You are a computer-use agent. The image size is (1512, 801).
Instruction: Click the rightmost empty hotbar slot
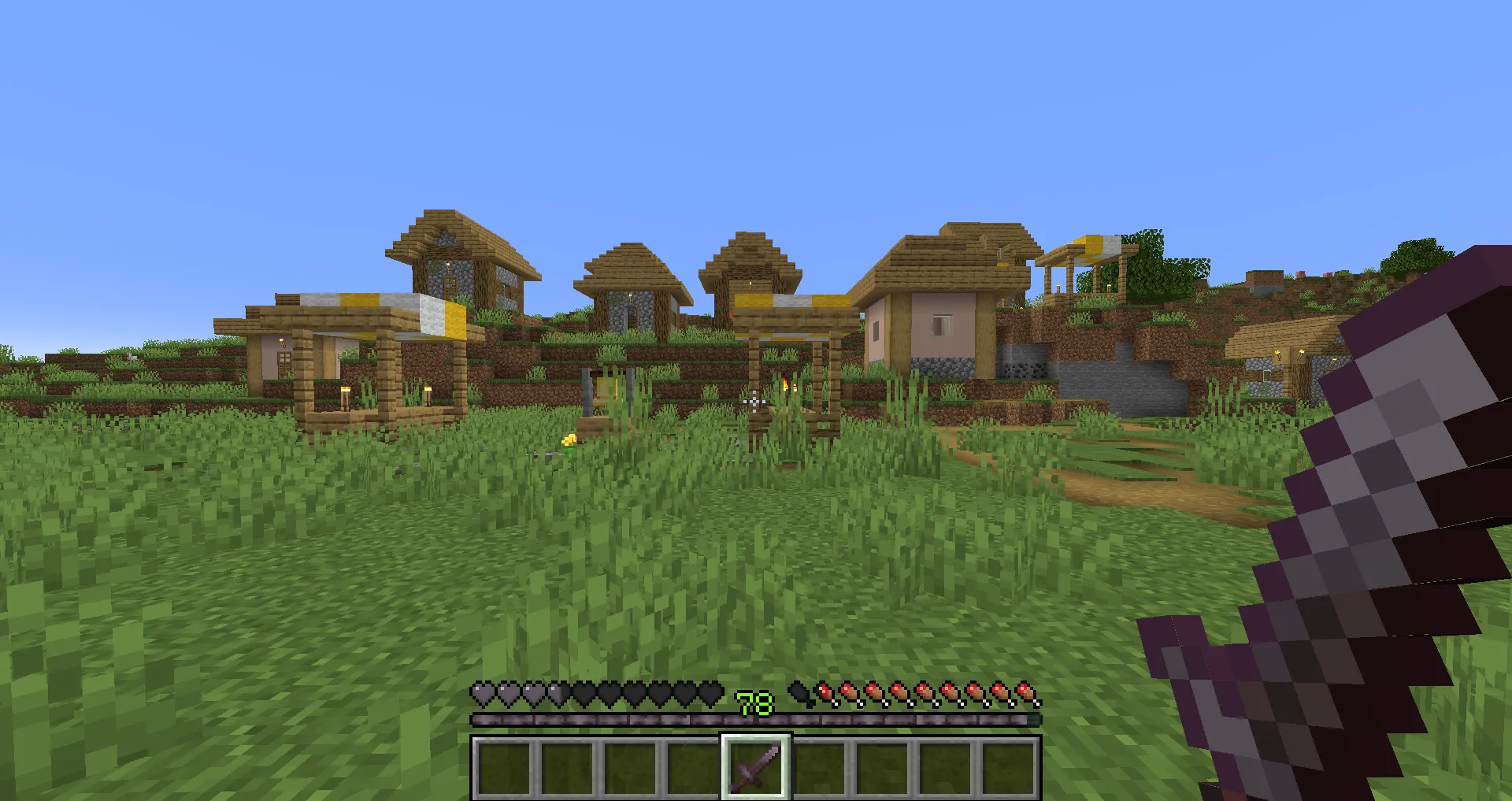tap(1007, 765)
